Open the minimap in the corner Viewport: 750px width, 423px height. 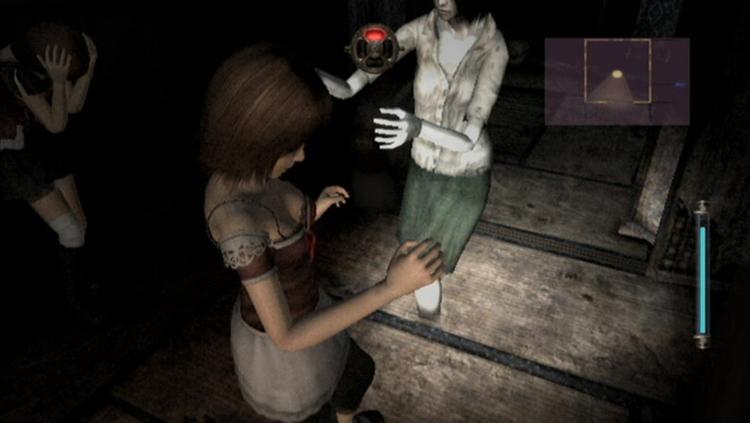click(617, 81)
